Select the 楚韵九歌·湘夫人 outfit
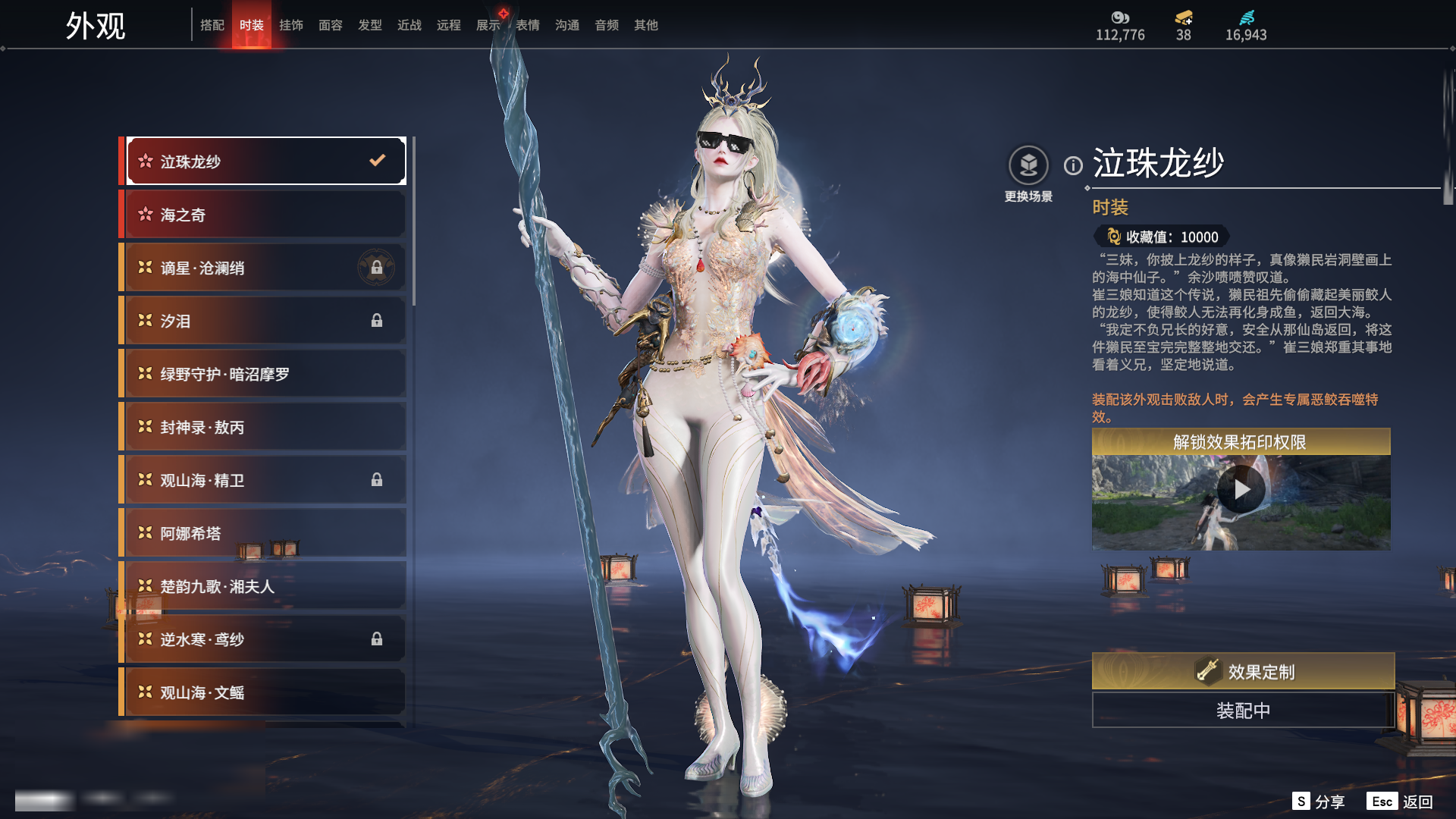This screenshot has height=819, width=1456. point(264,586)
